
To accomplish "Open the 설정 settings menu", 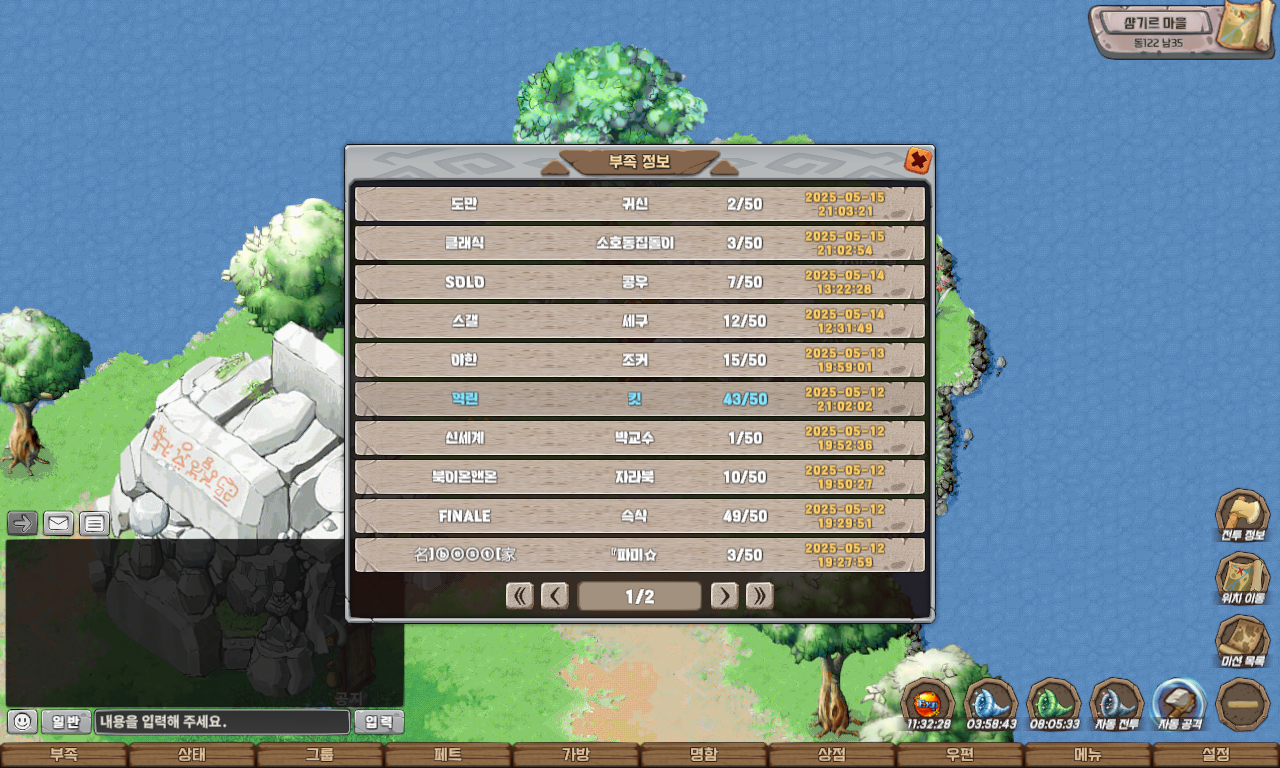I will 1216,755.
